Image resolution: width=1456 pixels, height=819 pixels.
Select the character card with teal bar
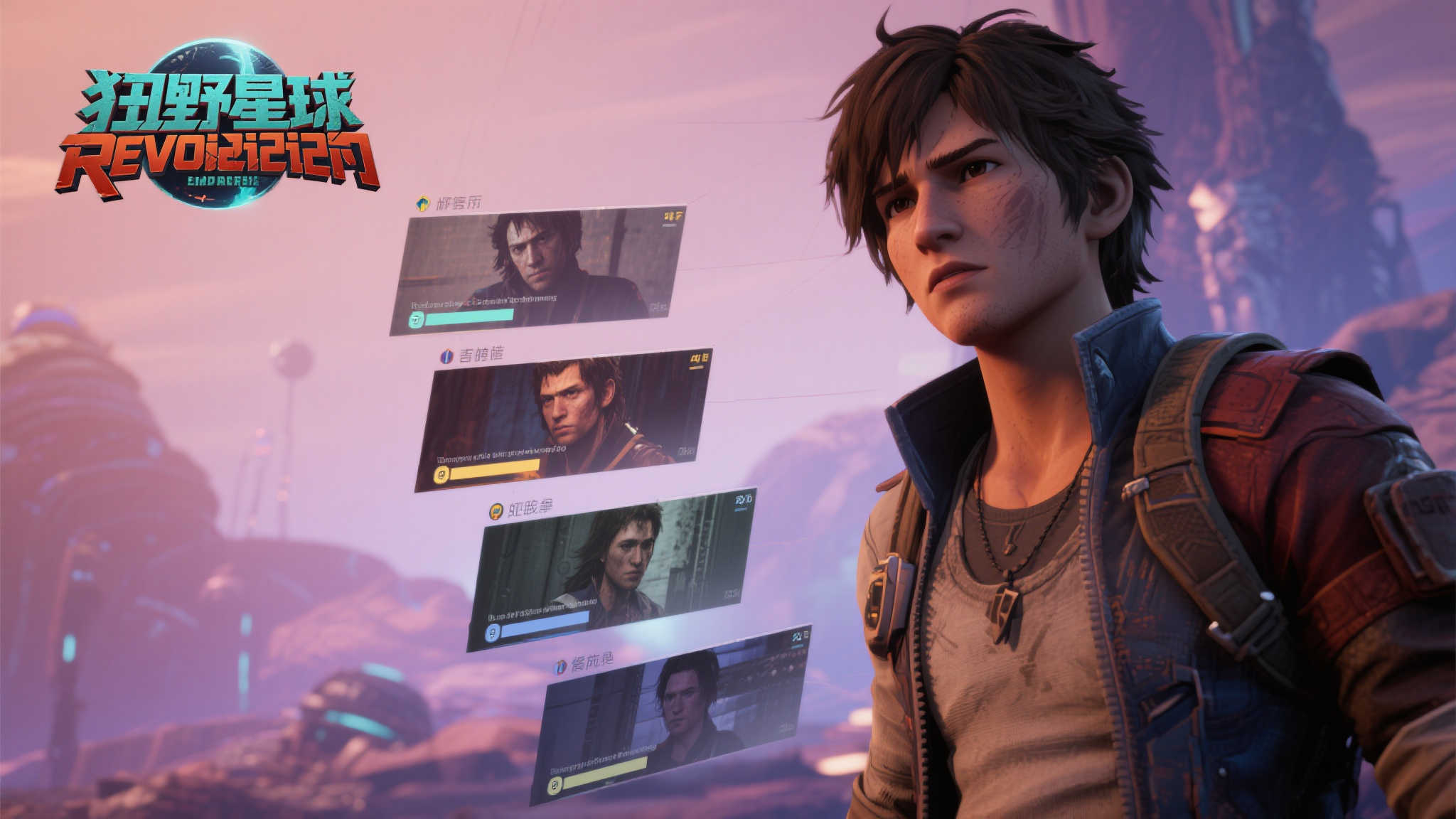(x=537, y=270)
